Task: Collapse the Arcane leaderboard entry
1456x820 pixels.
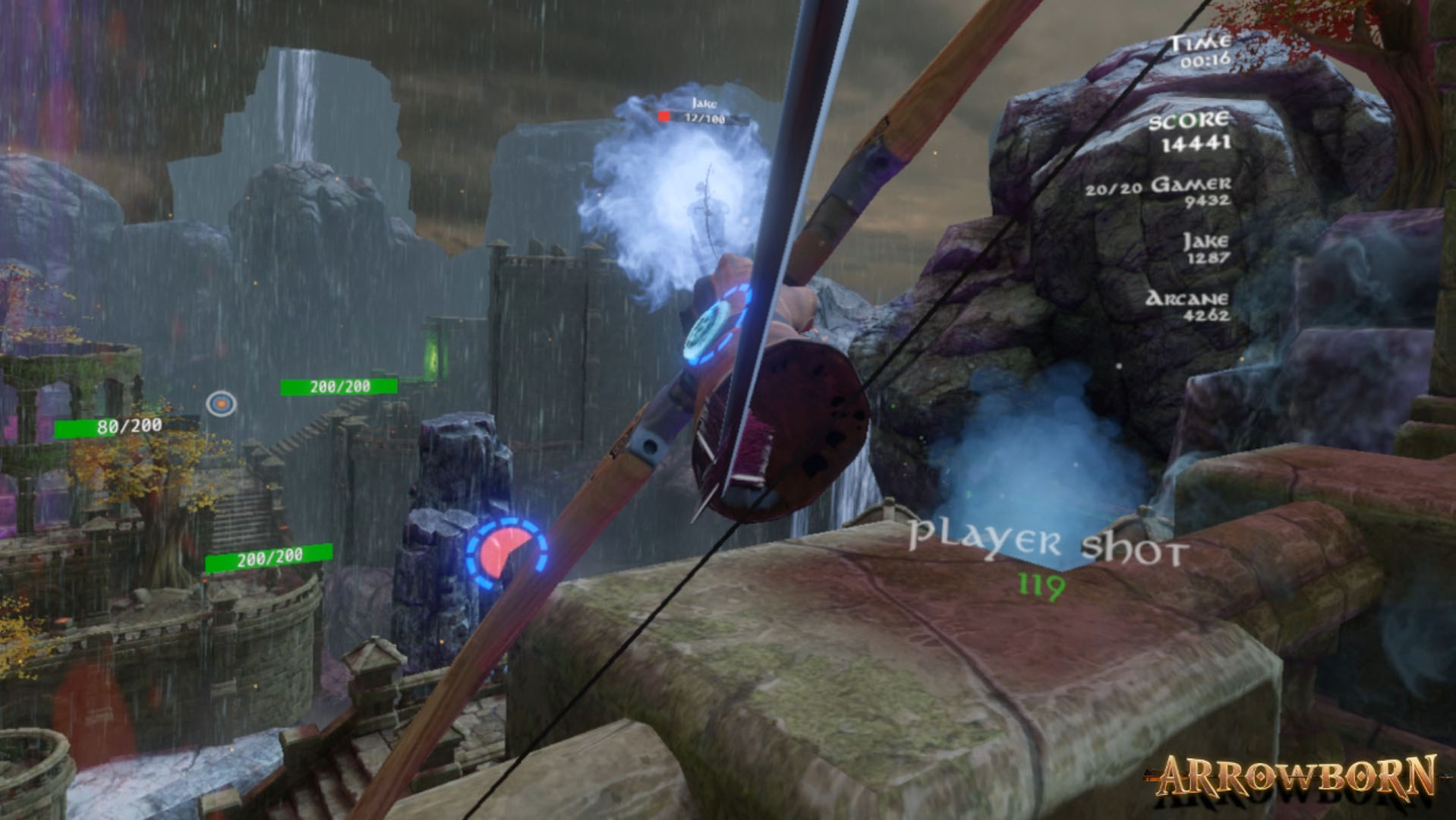Action: (1188, 305)
